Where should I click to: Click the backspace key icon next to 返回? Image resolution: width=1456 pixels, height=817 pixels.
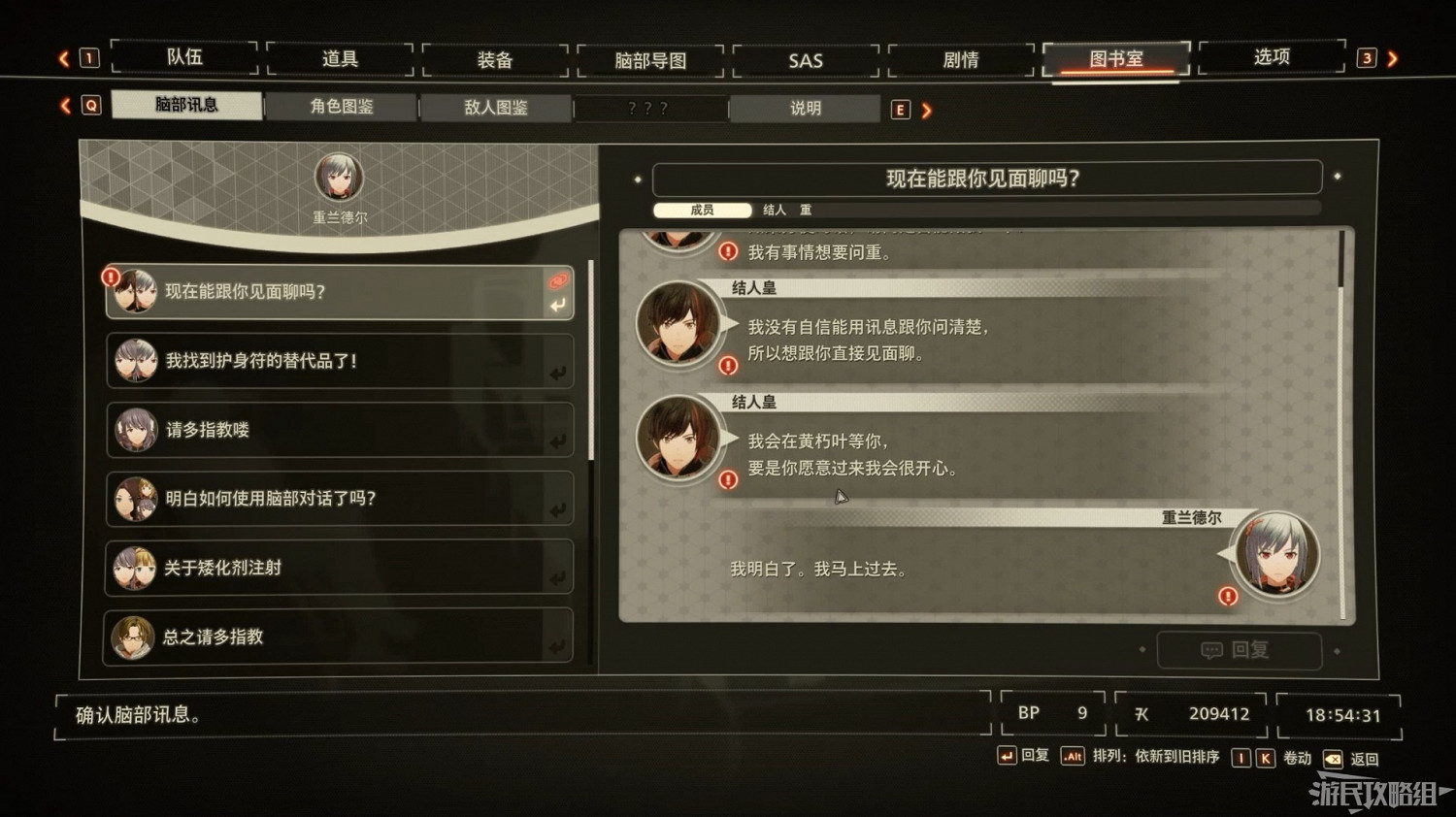1335,758
